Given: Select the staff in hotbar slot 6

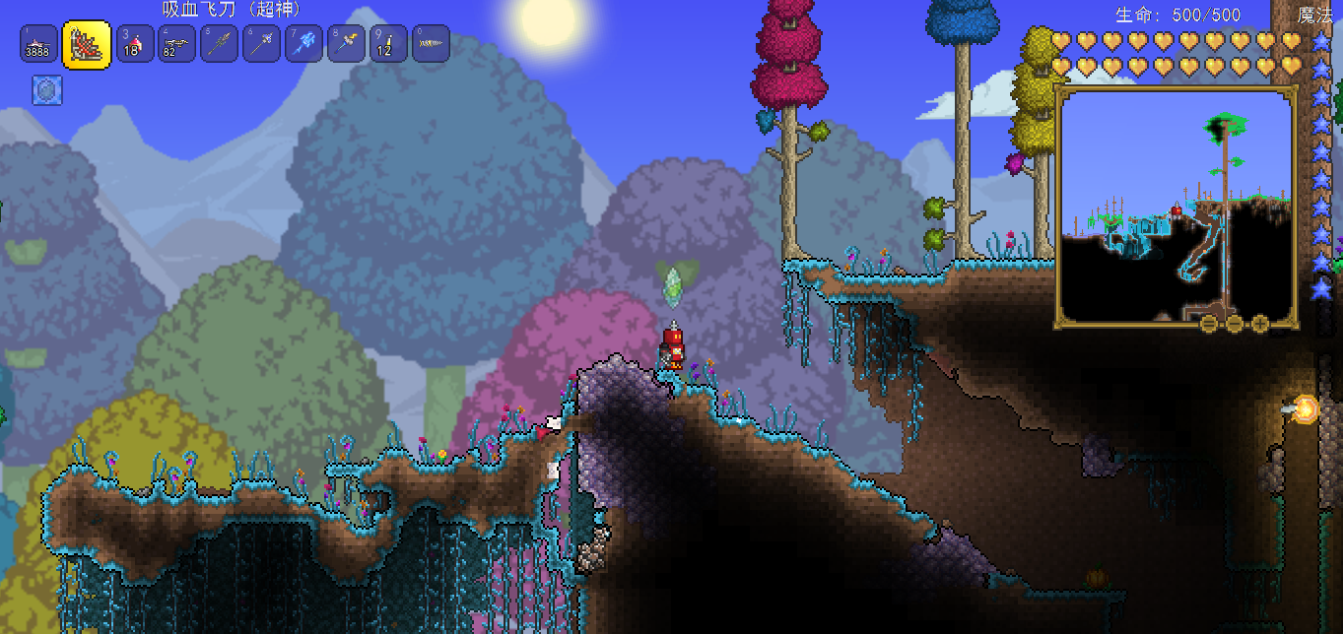Looking at the screenshot, I should (x=261, y=44).
